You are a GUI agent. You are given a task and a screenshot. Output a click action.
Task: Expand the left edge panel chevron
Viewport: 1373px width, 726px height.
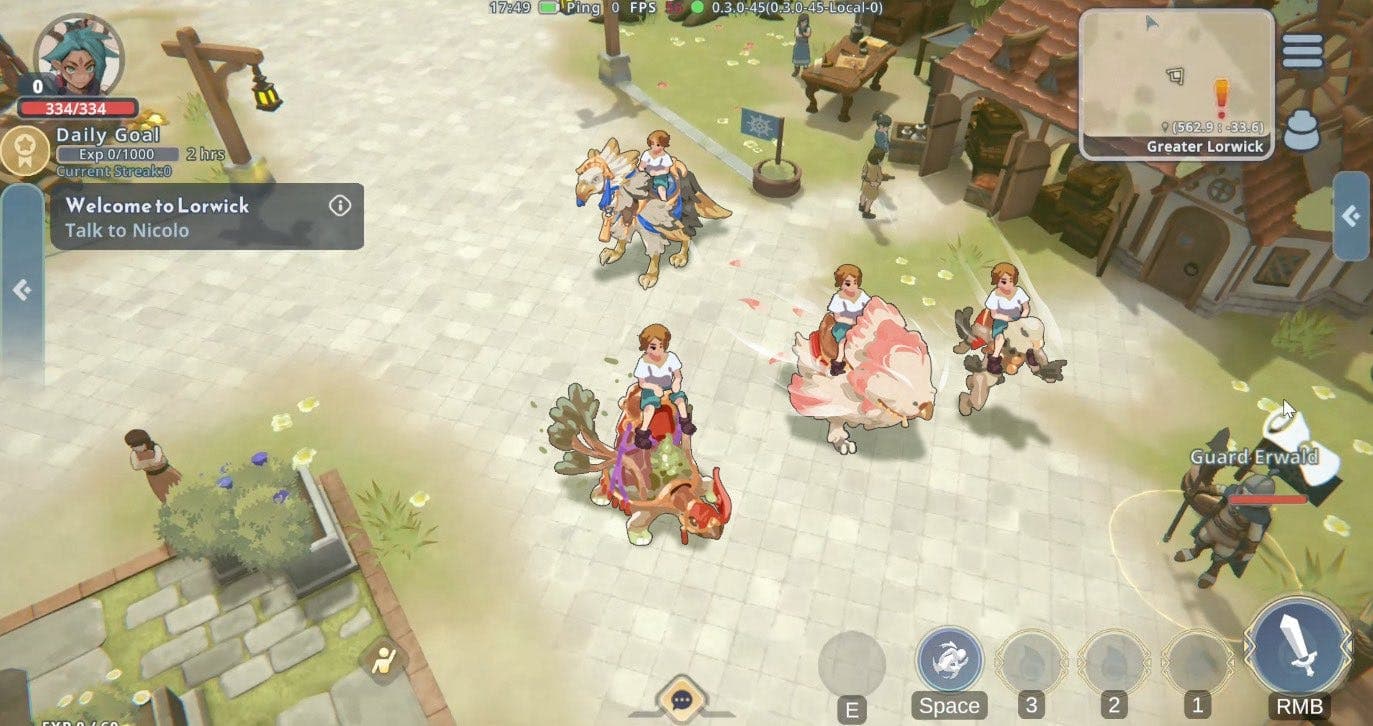(x=19, y=289)
